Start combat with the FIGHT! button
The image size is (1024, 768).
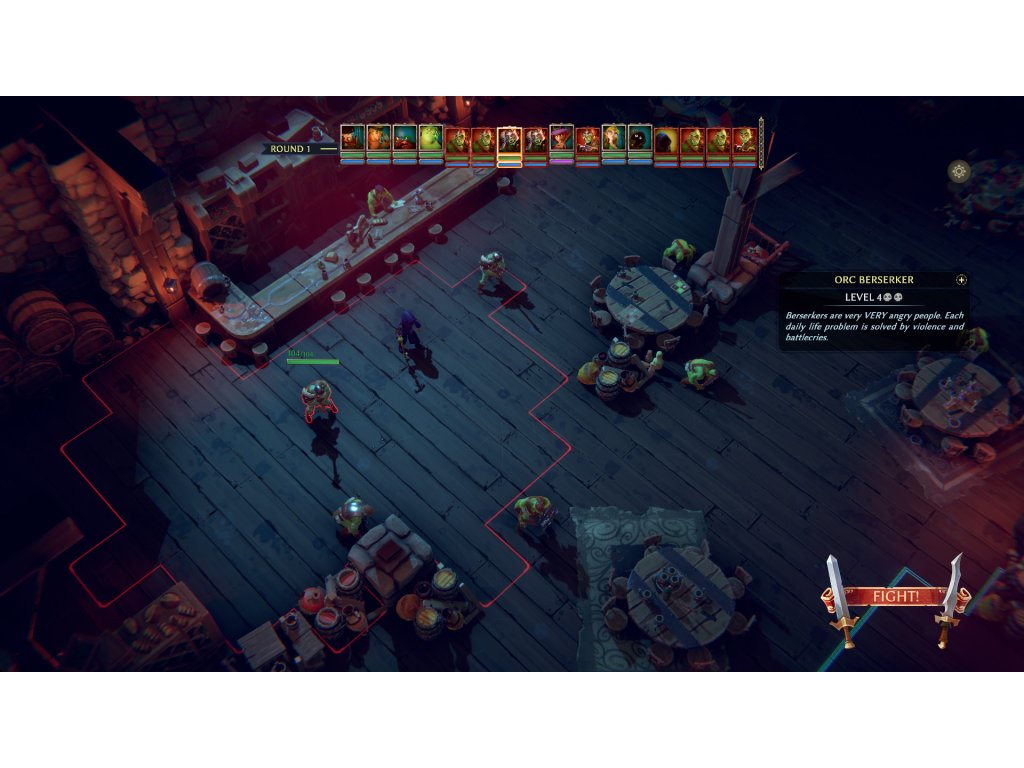(x=895, y=597)
